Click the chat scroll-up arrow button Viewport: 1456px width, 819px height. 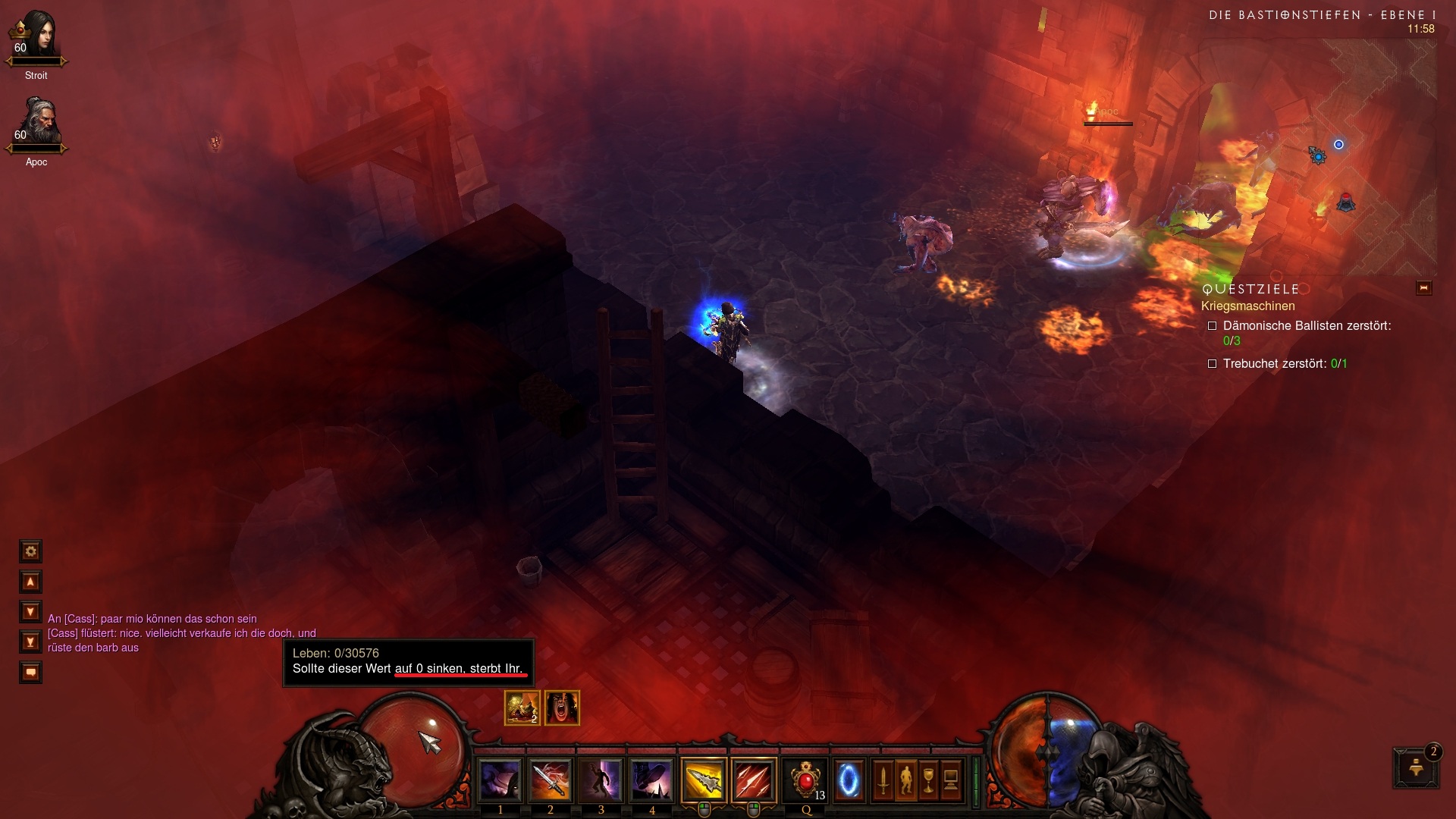pos(30,582)
